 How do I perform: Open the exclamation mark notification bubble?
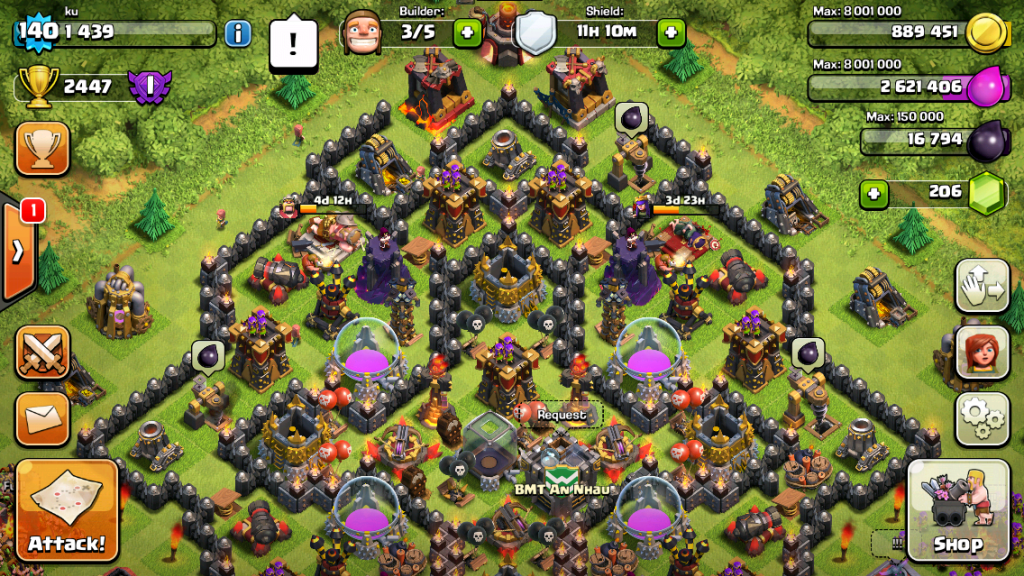coord(294,44)
